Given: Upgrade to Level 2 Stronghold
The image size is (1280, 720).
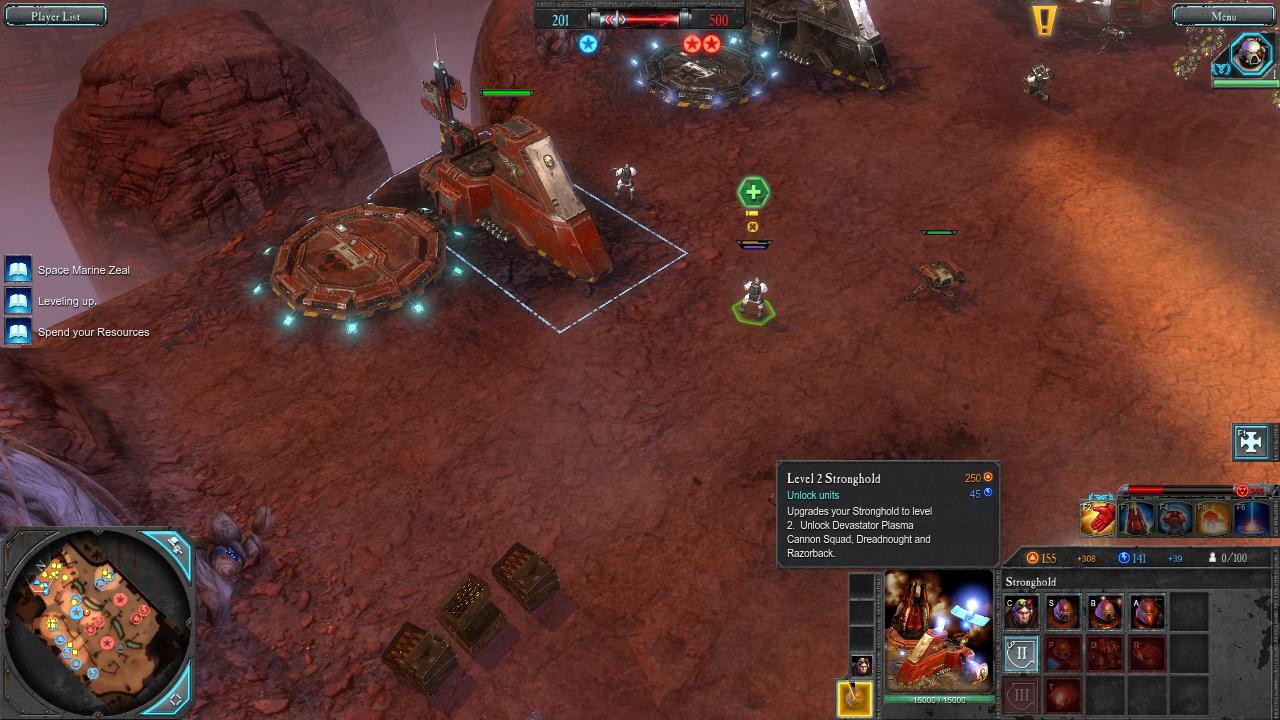Looking at the screenshot, I should (1021, 655).
